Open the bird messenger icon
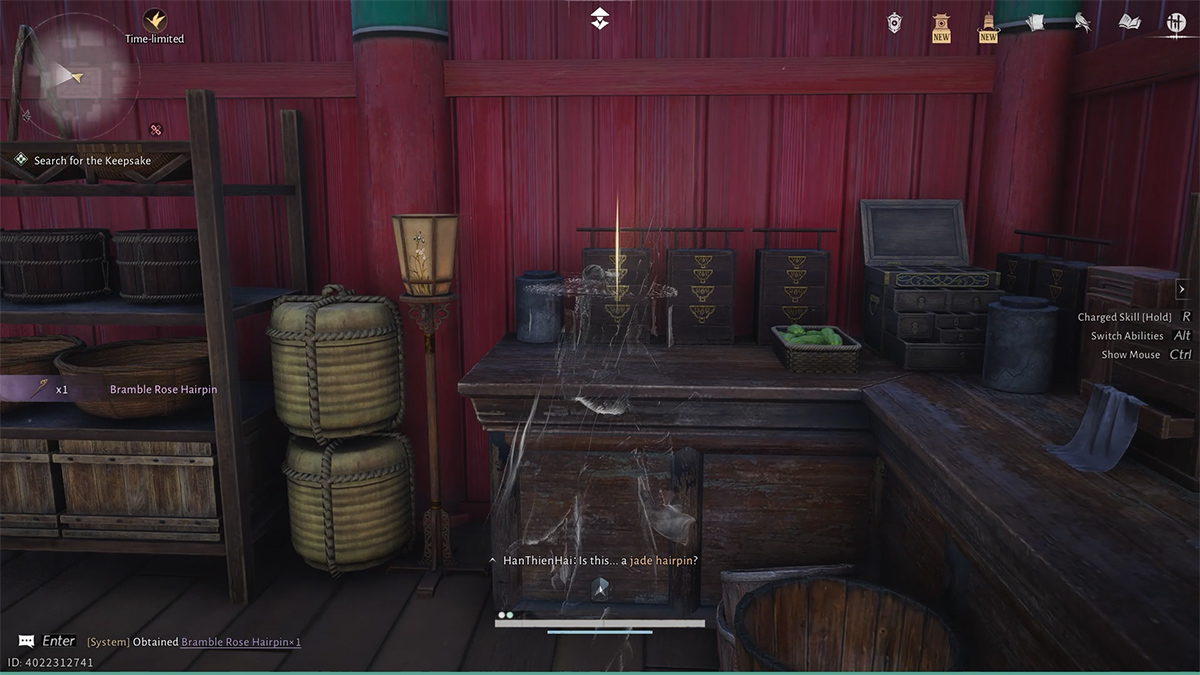 tap(1082, 22)
